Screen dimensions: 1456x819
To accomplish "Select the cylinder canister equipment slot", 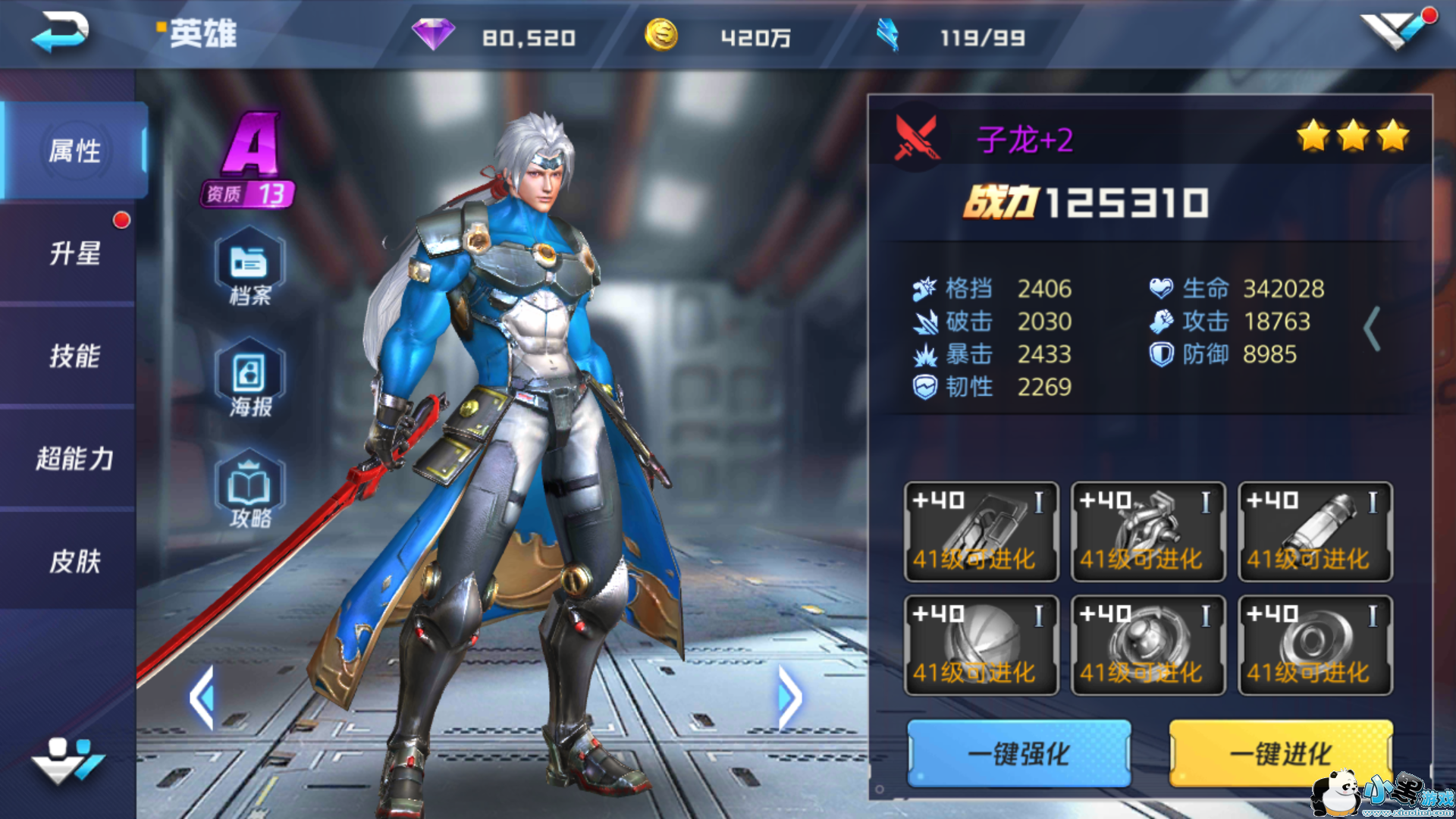I will [1315, 532].
